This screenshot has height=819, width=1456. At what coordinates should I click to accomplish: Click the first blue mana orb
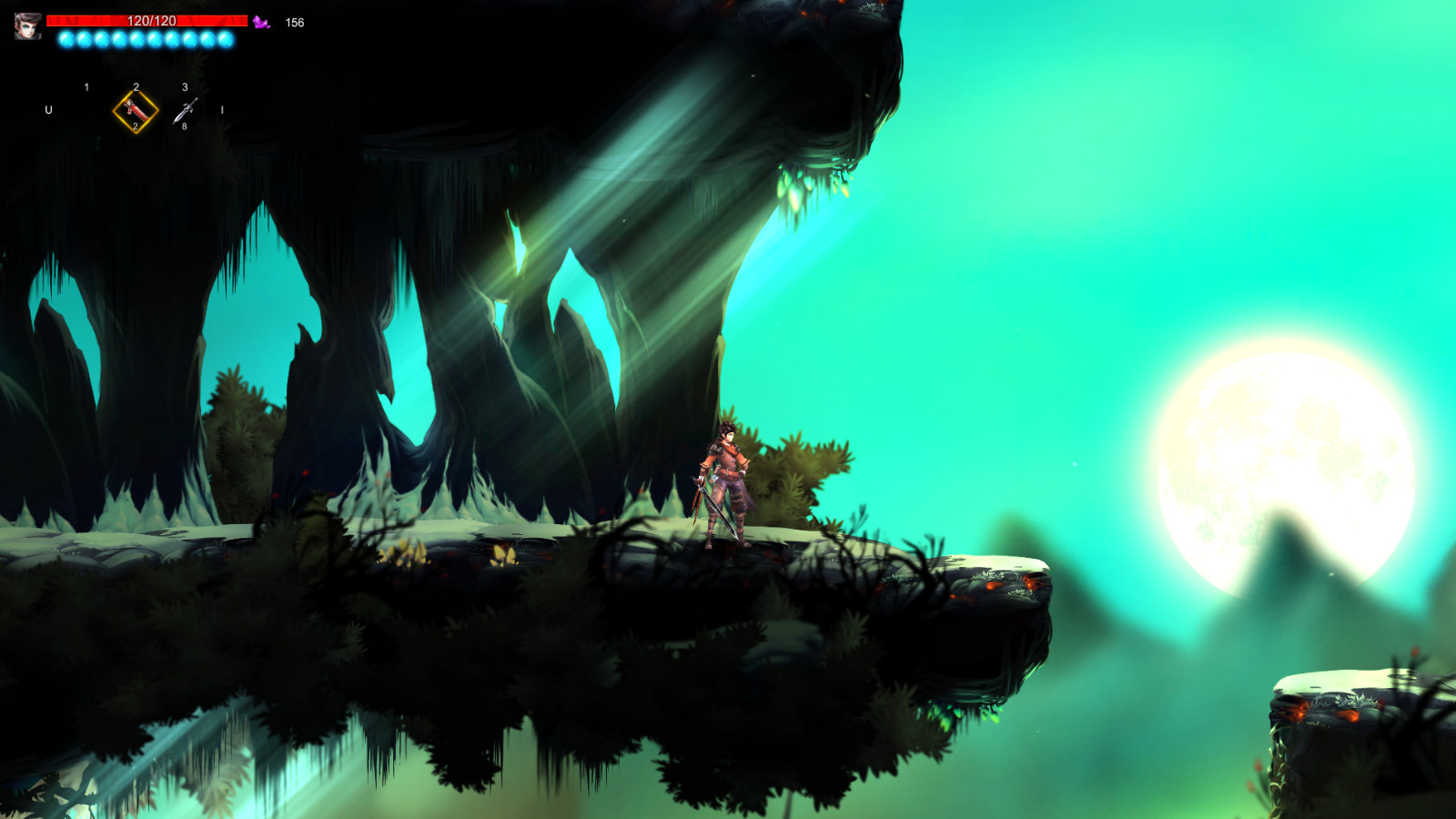pyautogui.click(x=66, y=39)
